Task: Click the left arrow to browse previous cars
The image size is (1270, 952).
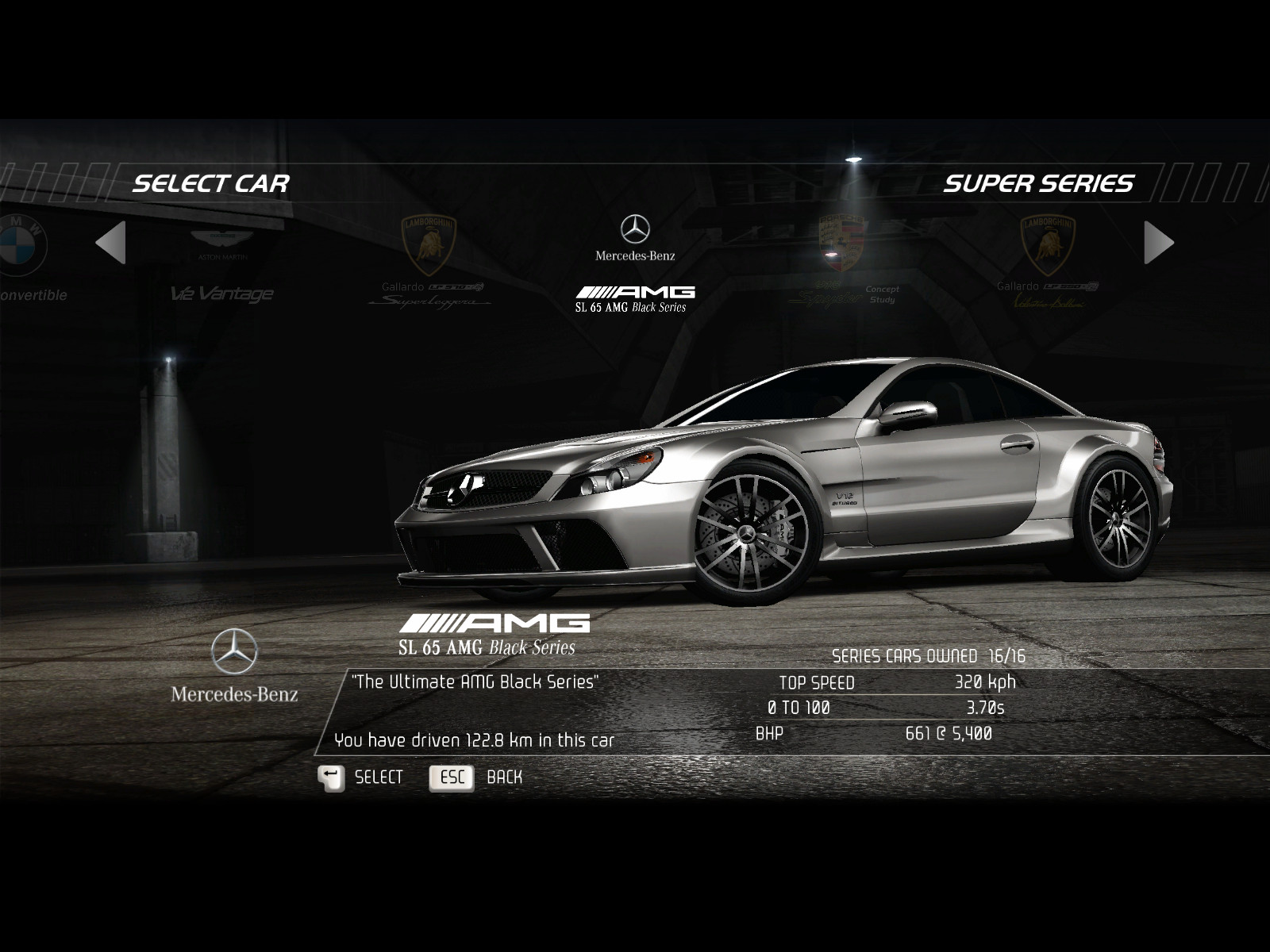Action: point(111,242)
